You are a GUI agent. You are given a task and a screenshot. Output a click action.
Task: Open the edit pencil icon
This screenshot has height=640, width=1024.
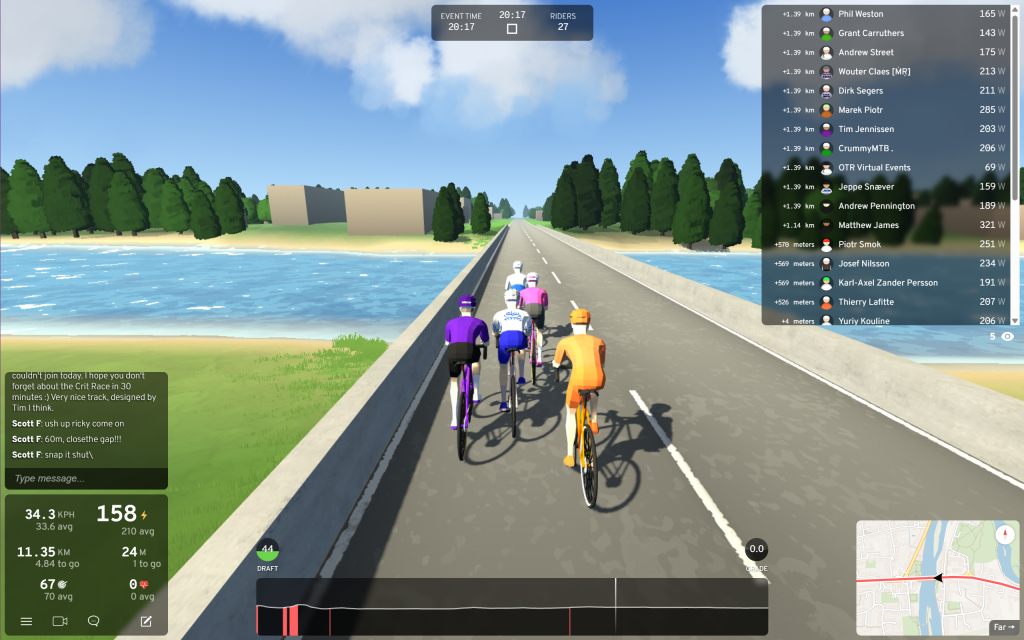pyautogui.click(x=146, y=621)
